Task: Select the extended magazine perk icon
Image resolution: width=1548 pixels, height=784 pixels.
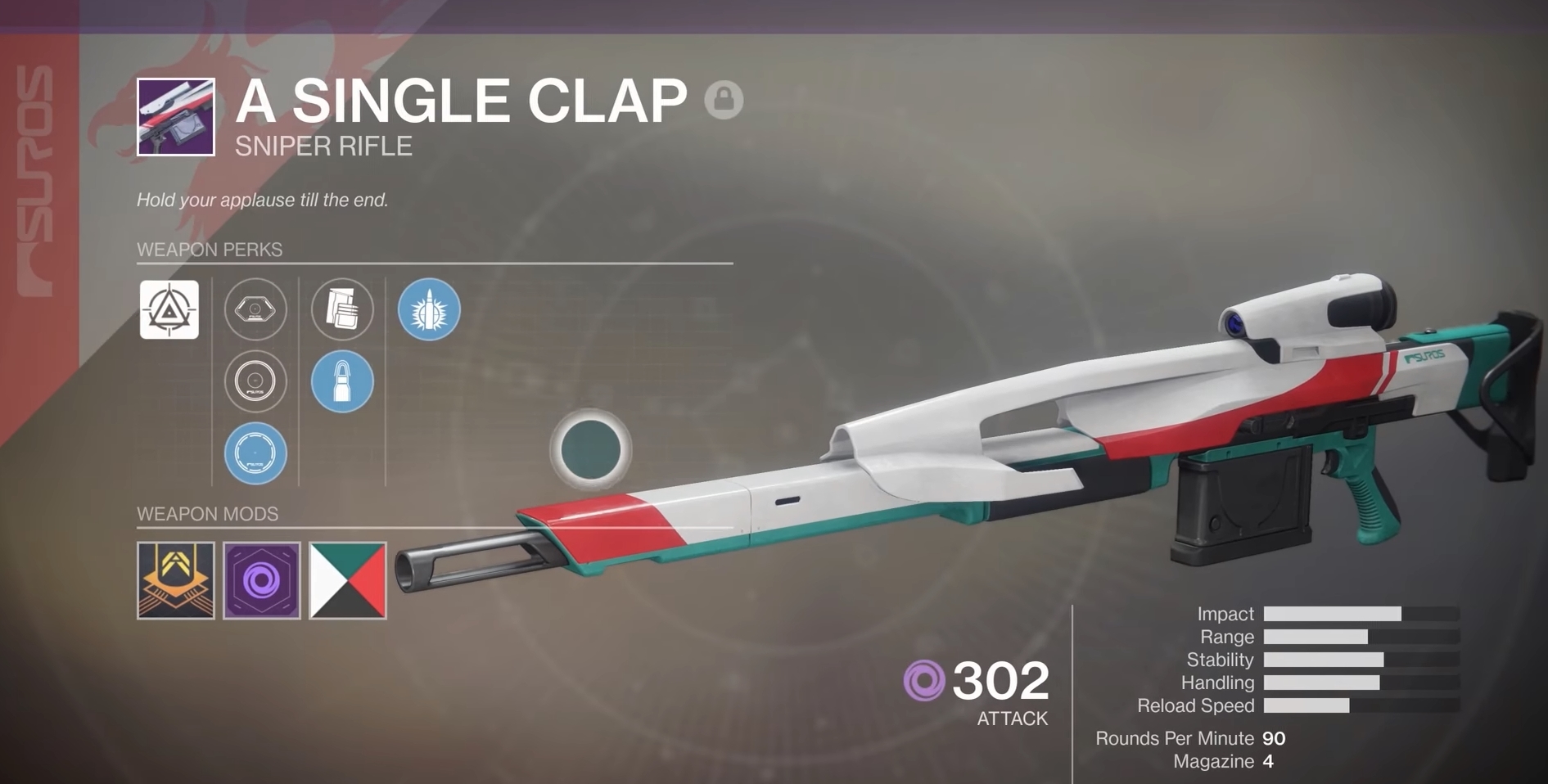Action: (x=343, y=309)
